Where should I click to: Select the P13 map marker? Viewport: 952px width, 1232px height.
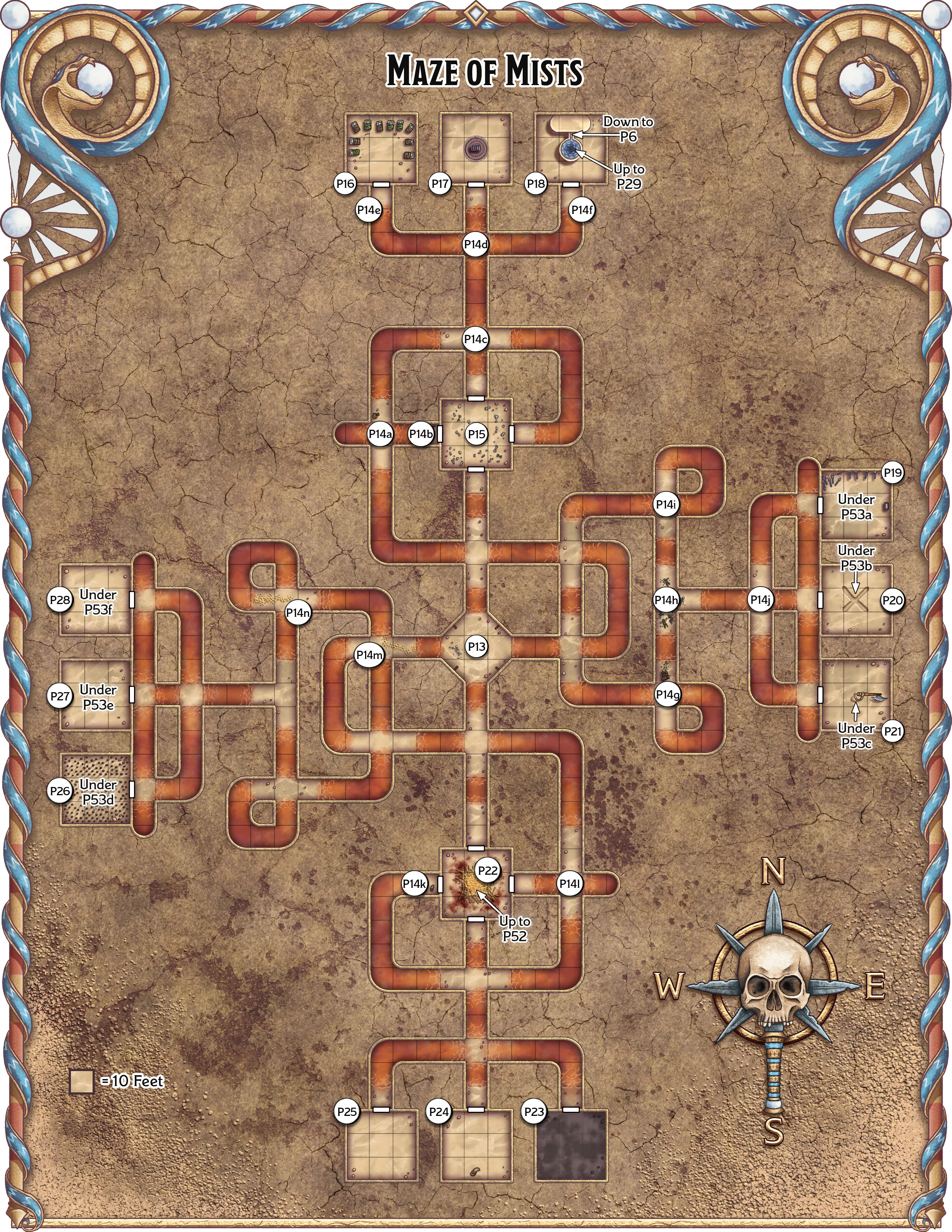point(477,647)
